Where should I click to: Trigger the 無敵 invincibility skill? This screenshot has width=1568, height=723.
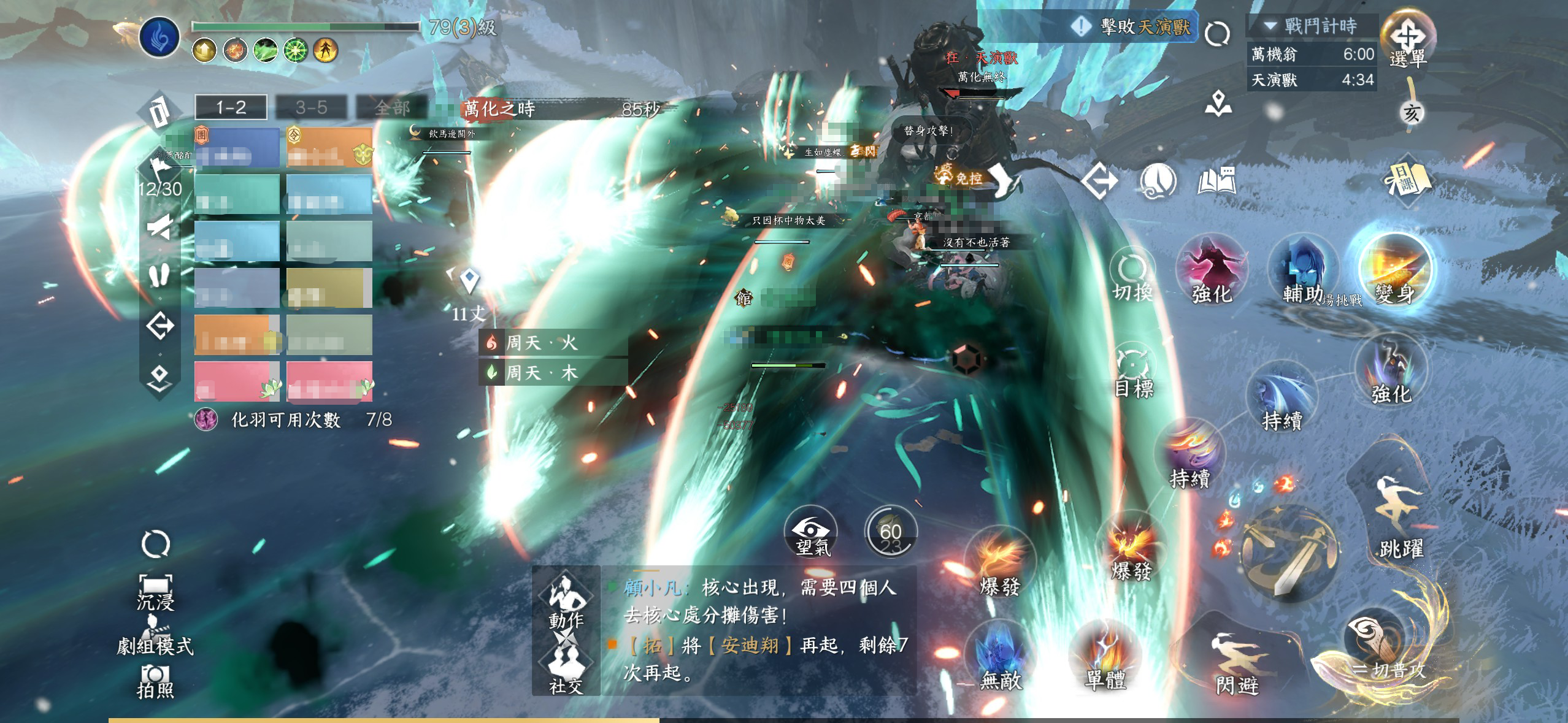(x=1000, y=656)
